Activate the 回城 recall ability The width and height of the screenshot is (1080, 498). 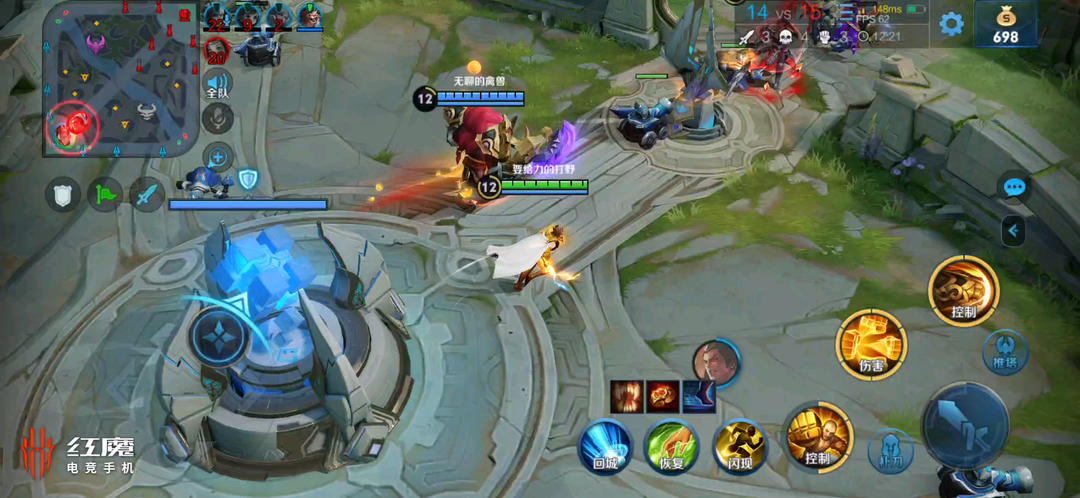(605, 444)
